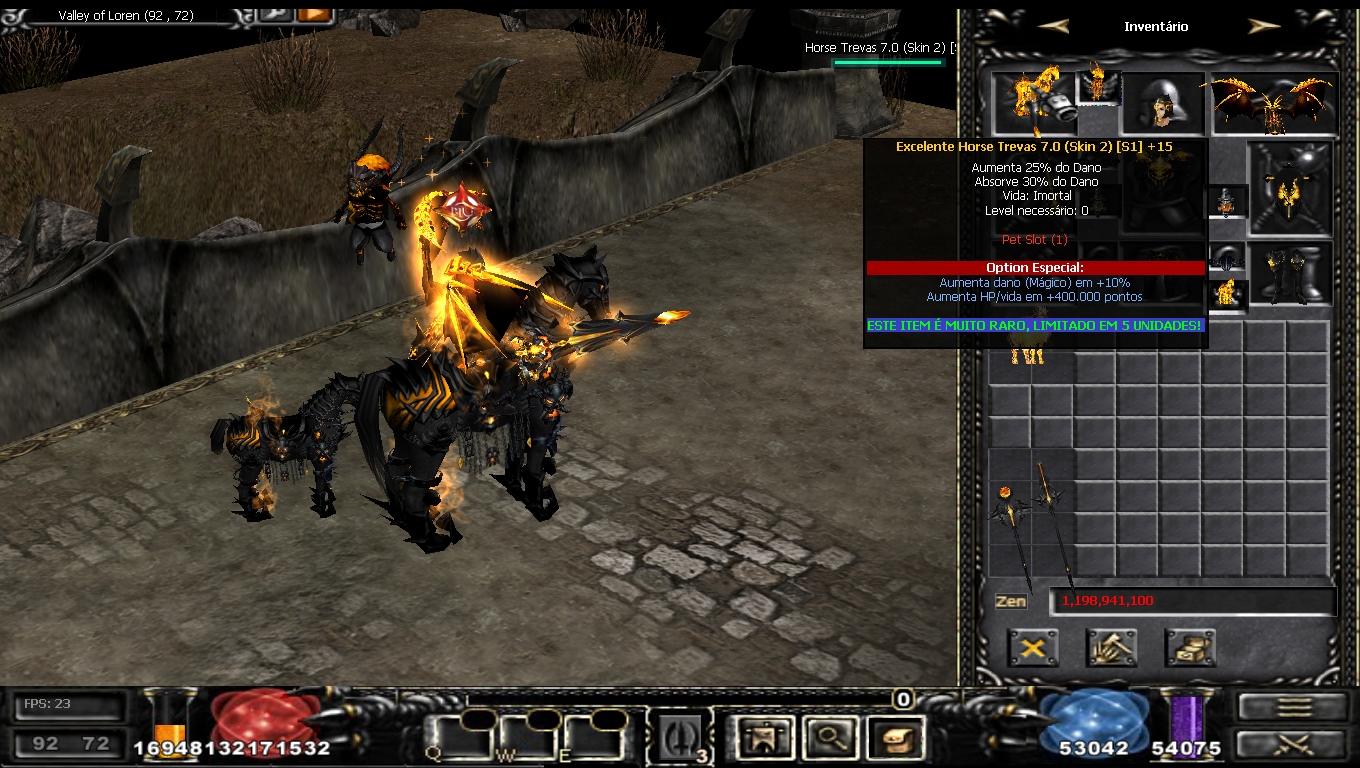Pick the long black spear in inventory
Screen dimensions: 1360x768
pos(1054,525)
